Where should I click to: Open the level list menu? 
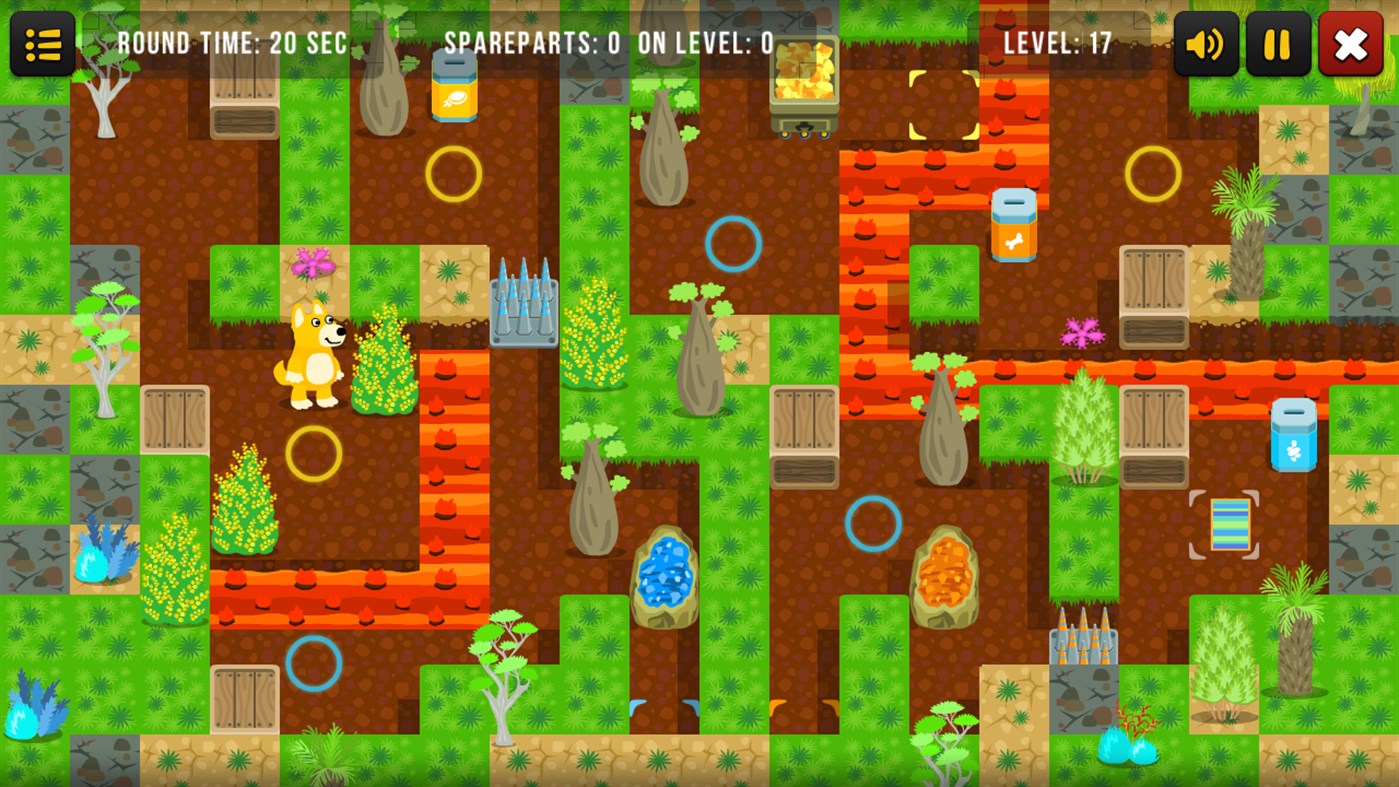click(42, 43)
